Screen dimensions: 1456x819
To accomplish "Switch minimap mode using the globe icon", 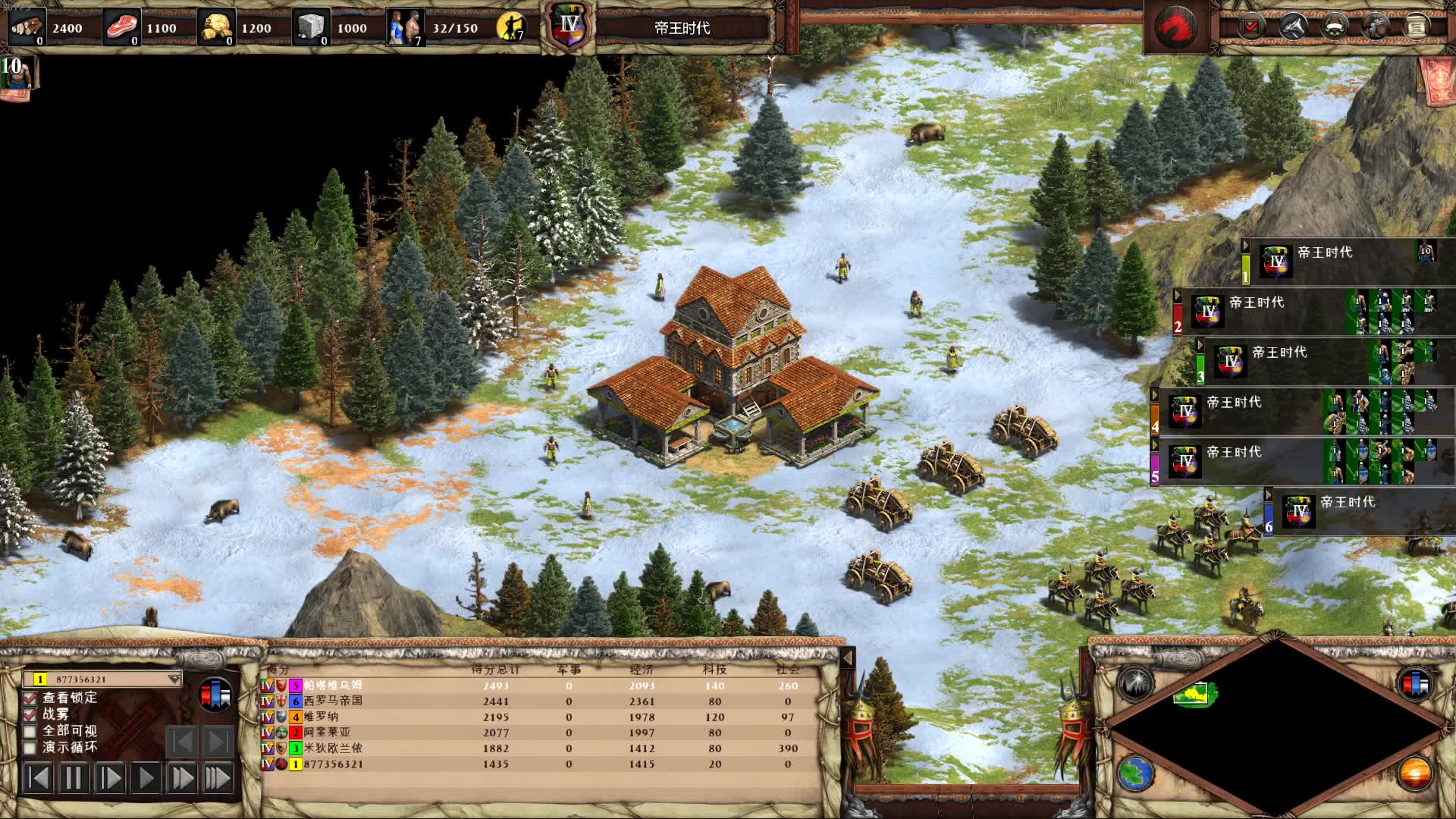I will [x=1135, y=774].
